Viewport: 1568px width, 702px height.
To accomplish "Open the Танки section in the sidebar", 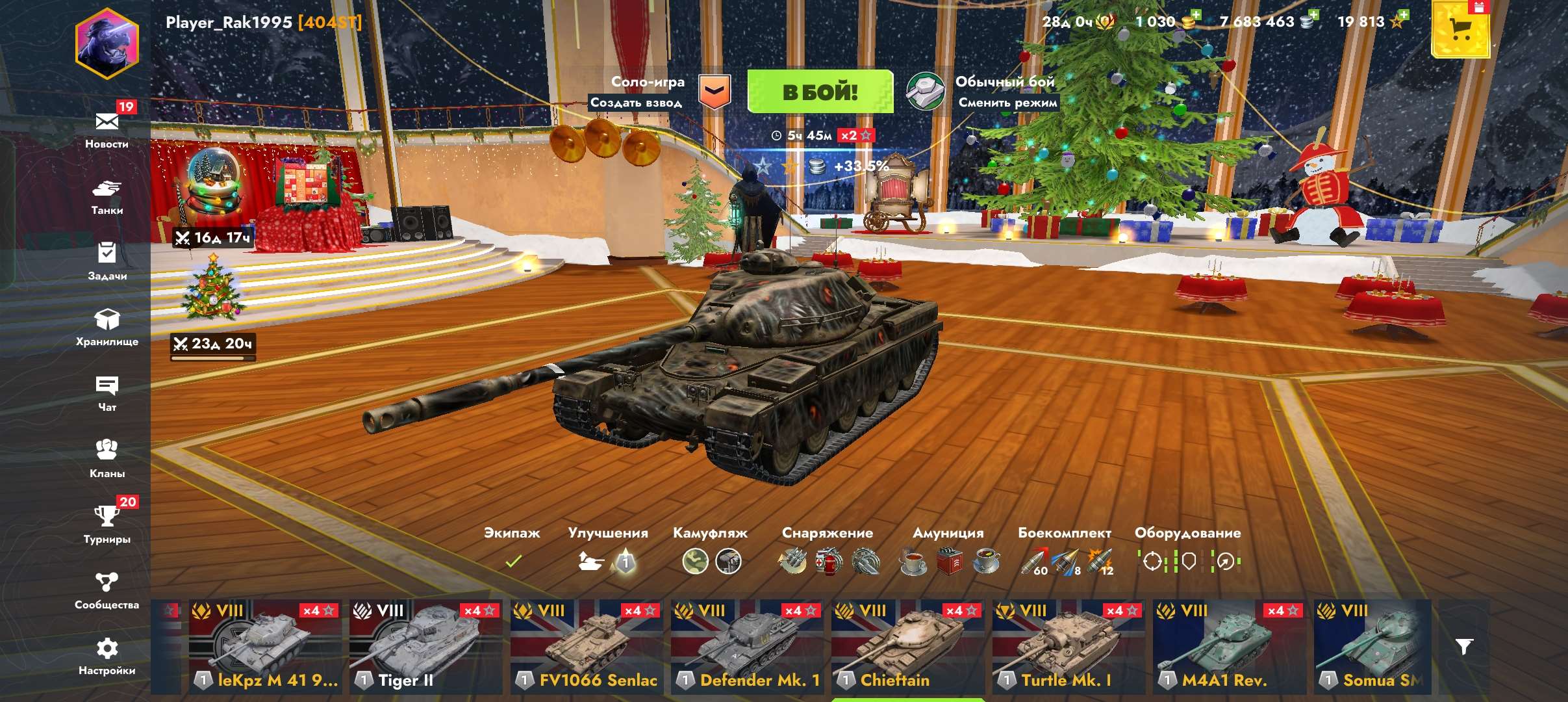I will pyautogui.click(x=108, y=195).
